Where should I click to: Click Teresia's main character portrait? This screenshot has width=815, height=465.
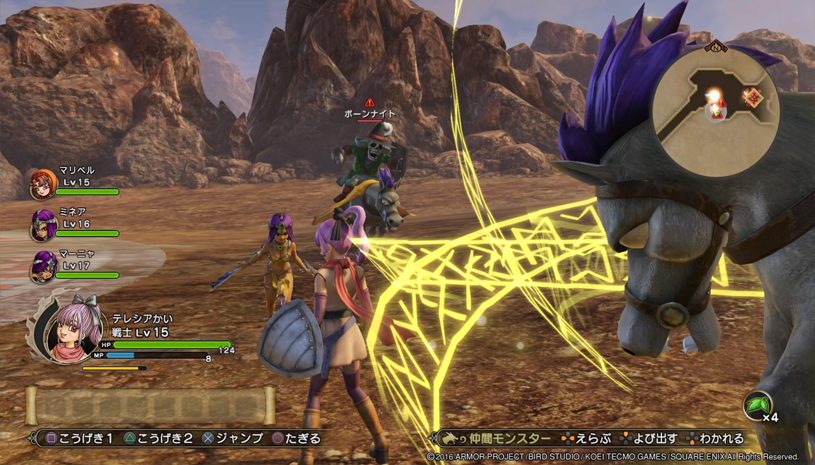pos(70,330)
